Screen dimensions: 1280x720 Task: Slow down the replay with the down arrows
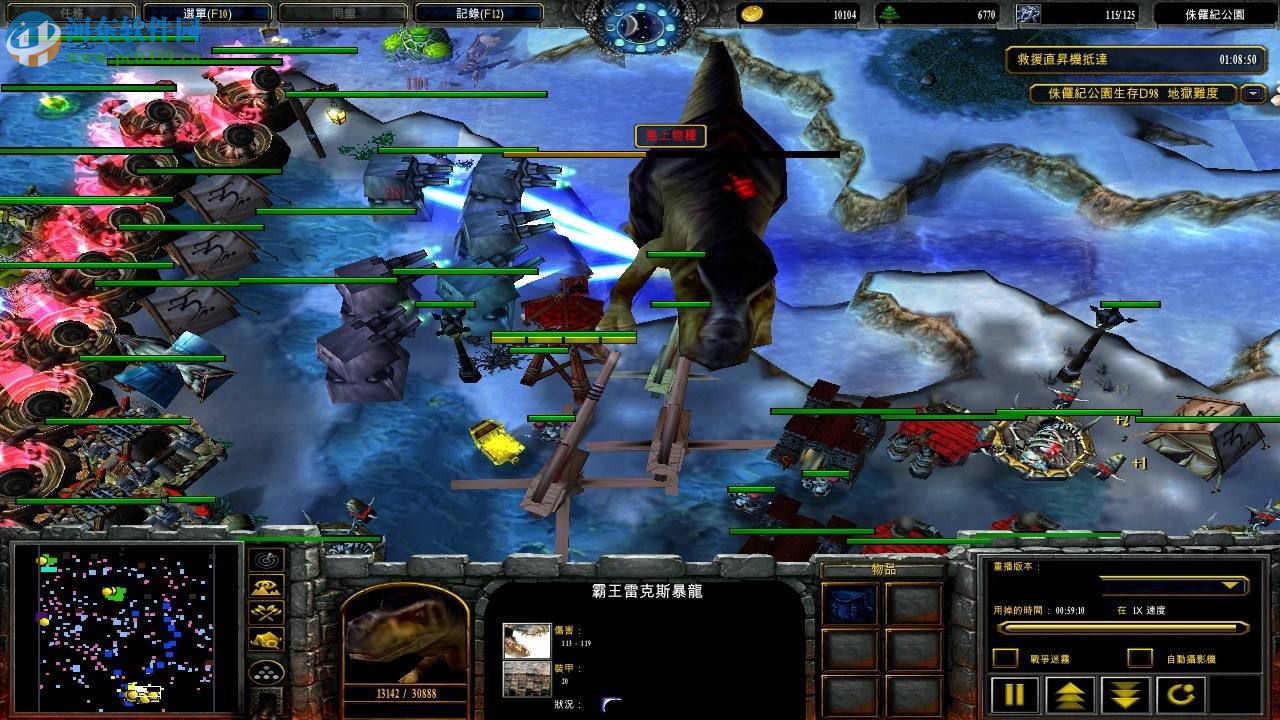[1124, 694]
